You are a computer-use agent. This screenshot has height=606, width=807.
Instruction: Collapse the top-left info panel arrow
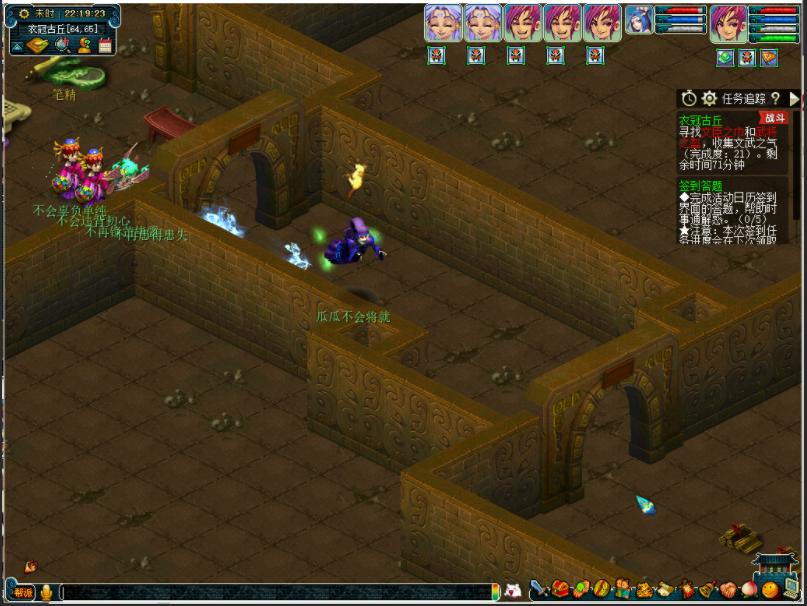coord(18,46)
